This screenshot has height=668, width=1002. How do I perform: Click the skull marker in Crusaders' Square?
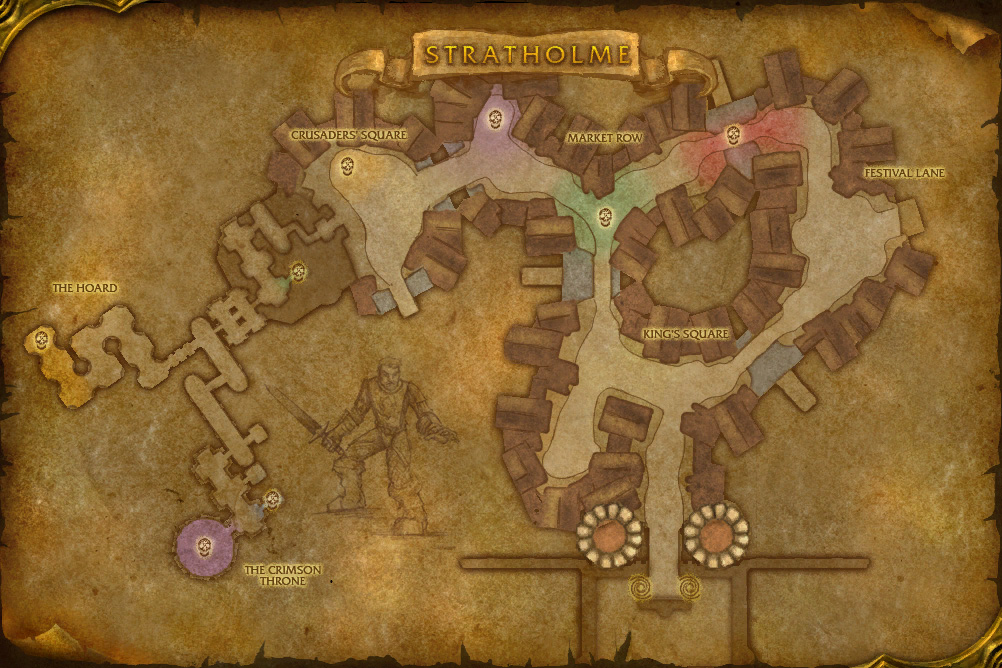click(348, 165)
